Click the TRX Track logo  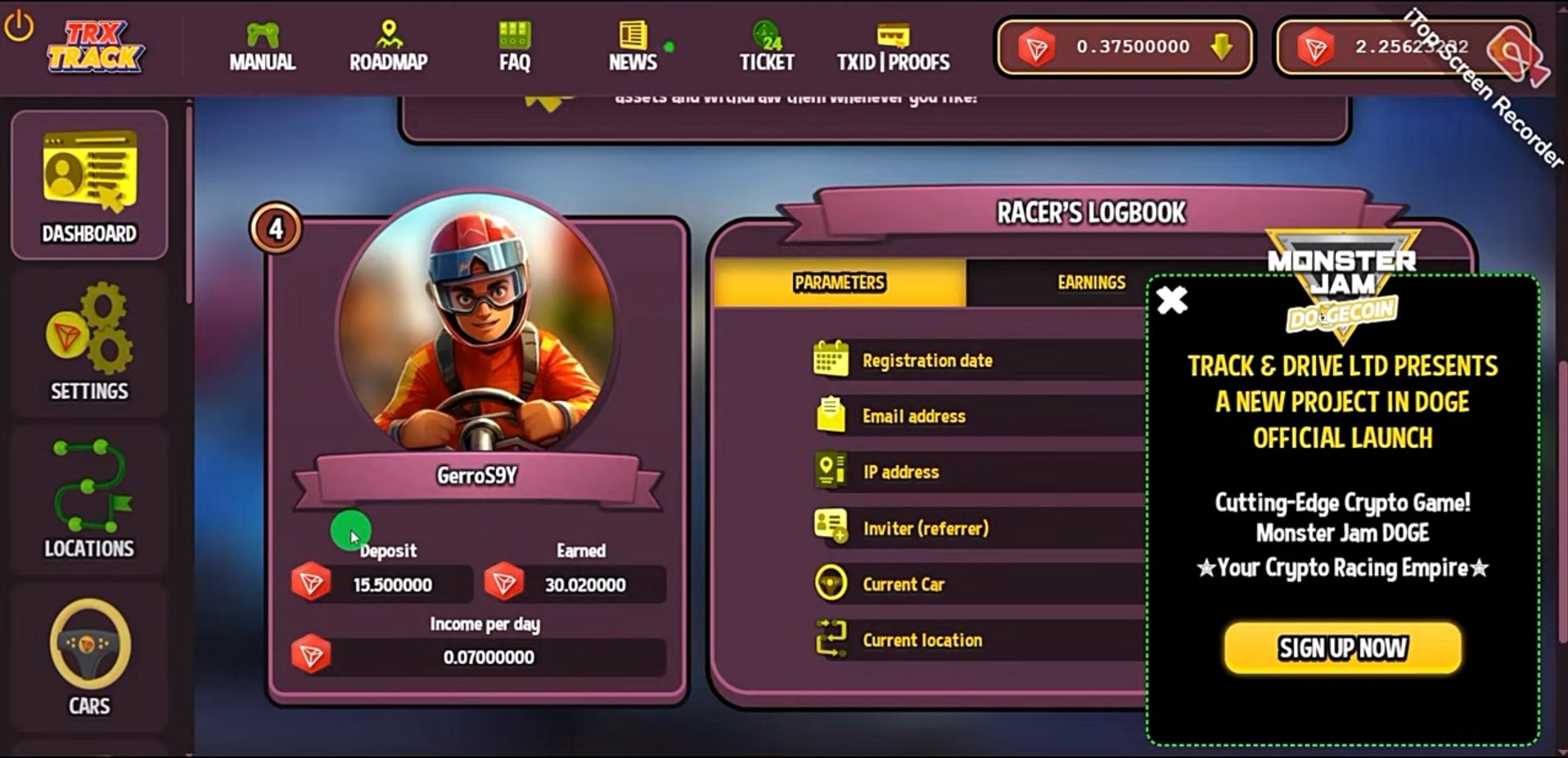(95, 47)
